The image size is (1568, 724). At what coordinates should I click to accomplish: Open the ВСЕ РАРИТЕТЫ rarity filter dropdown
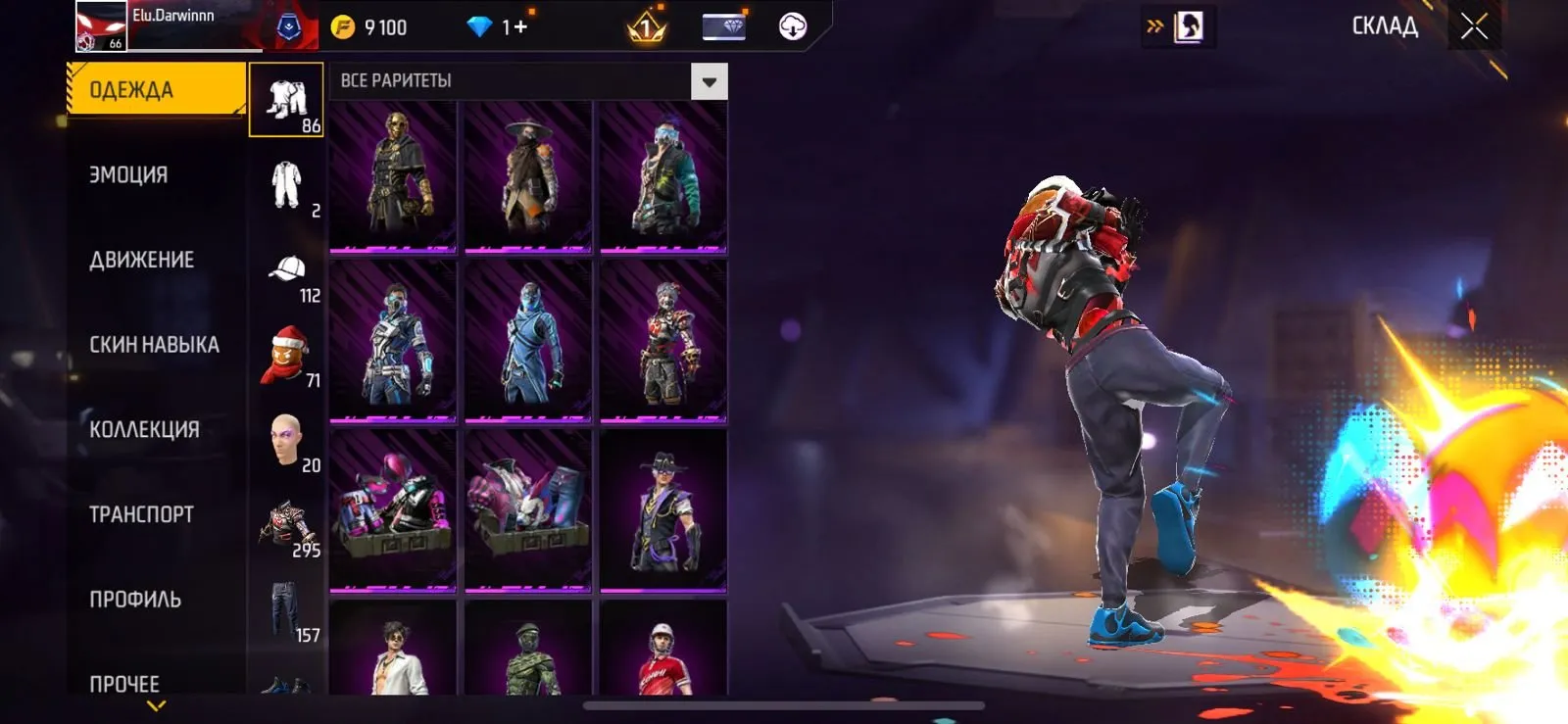tap(707, 82)
